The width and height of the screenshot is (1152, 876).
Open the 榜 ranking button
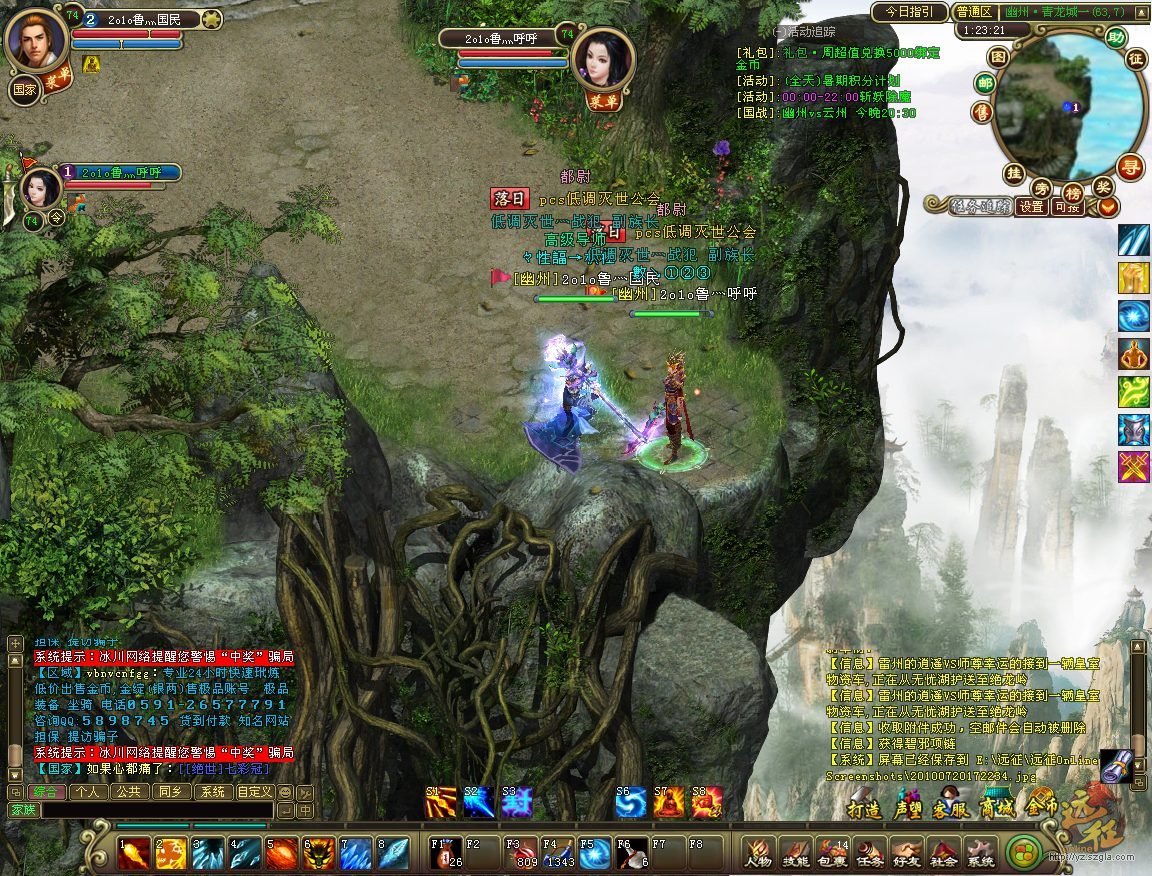1072,192
